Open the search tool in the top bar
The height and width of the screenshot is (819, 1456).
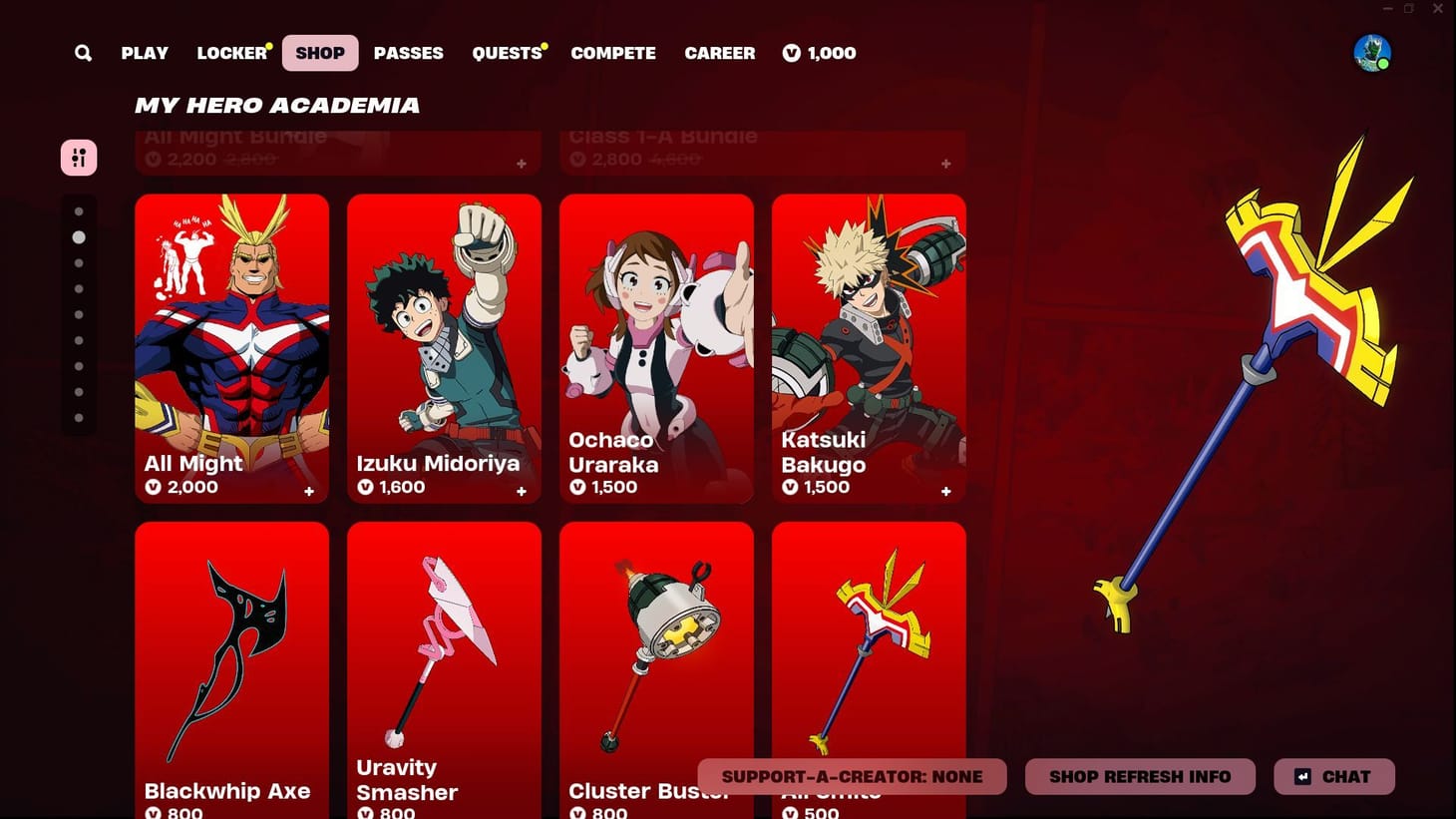click(83, 53)
